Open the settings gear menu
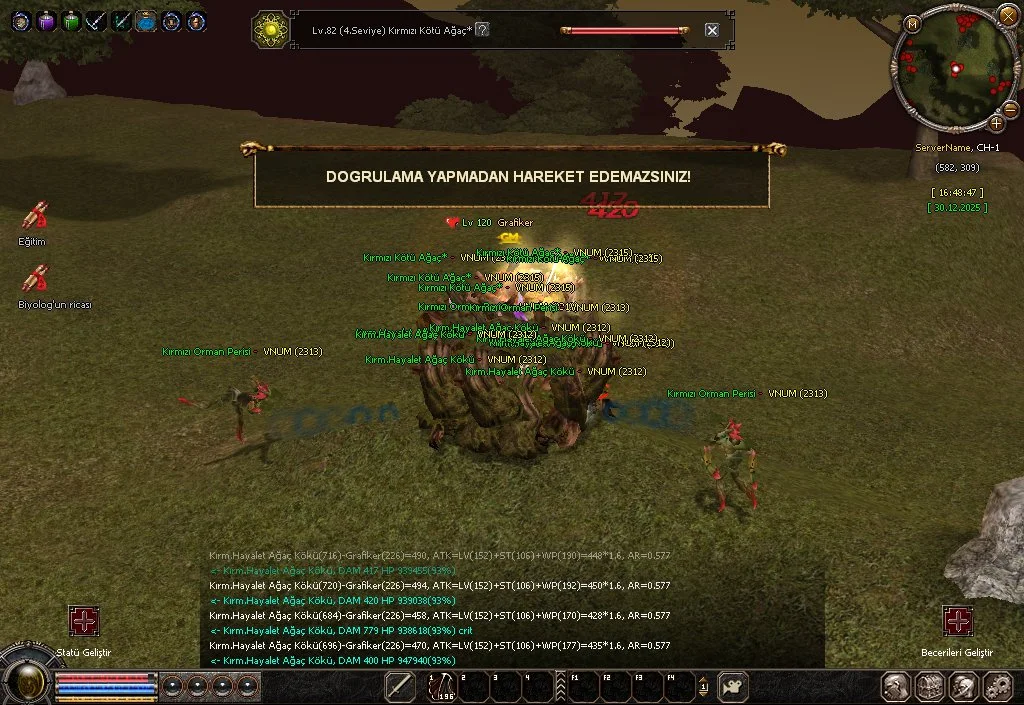Image resolution: width=1024 pixels, height=705 pixels. pos(997,686)
